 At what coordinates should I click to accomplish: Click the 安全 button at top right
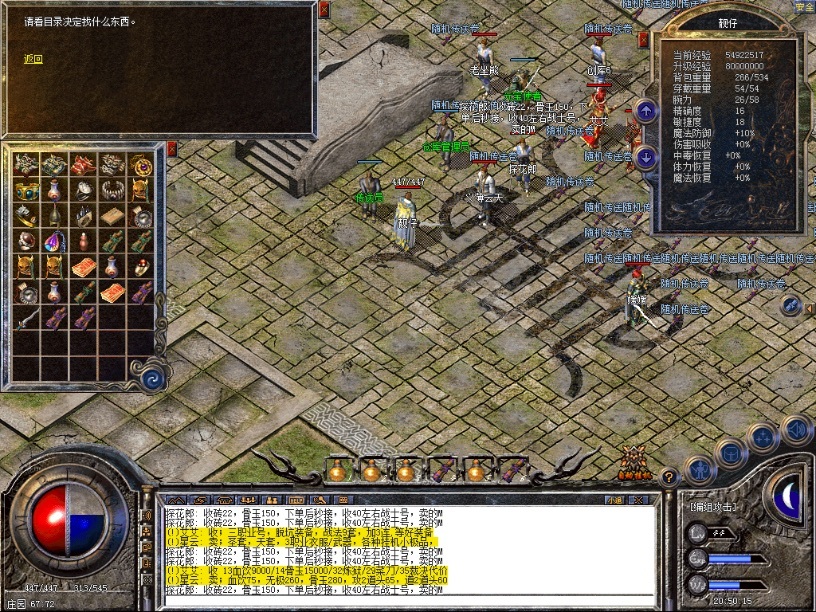[x=804, y=6]
